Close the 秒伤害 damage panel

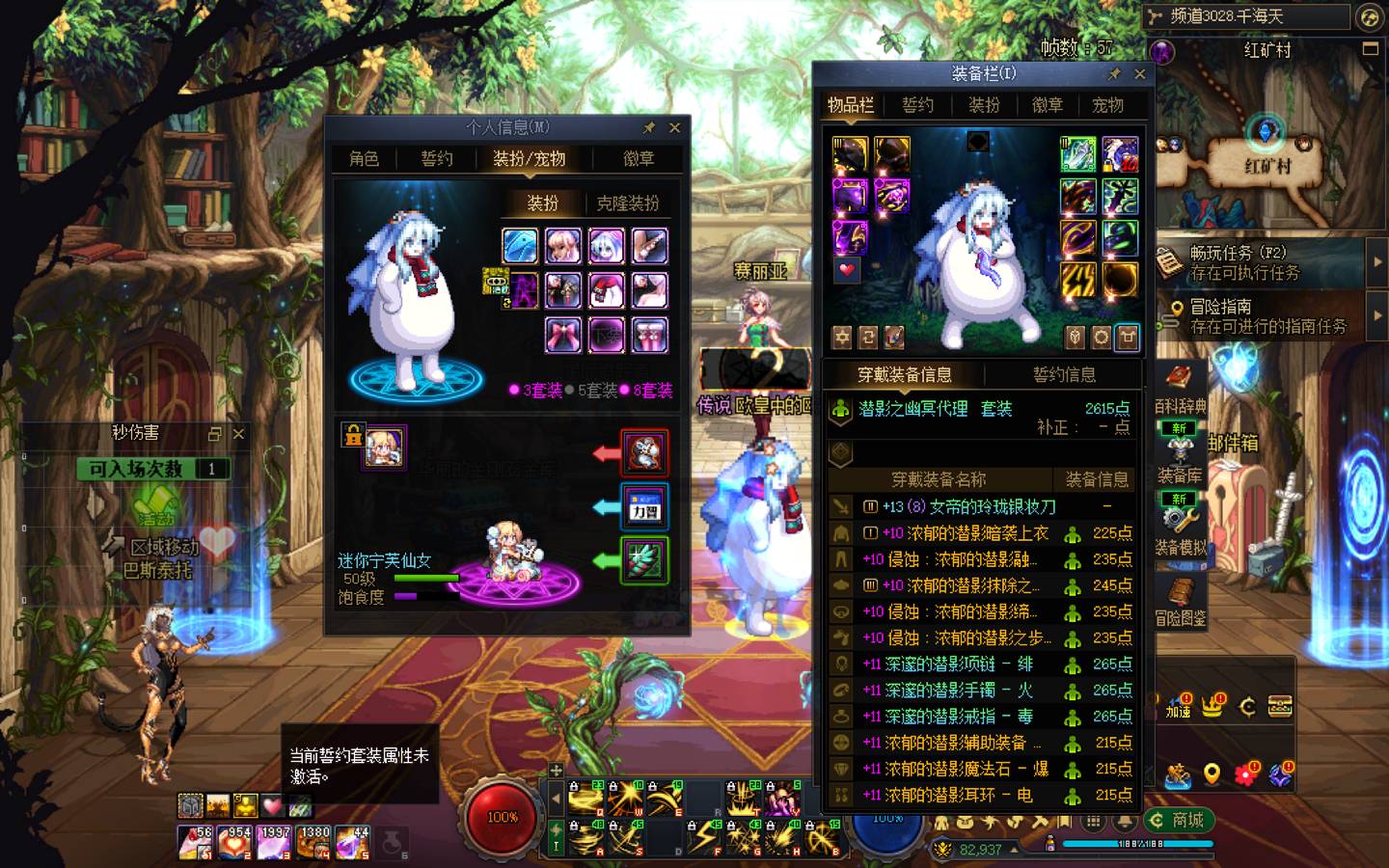pos(238,434)
